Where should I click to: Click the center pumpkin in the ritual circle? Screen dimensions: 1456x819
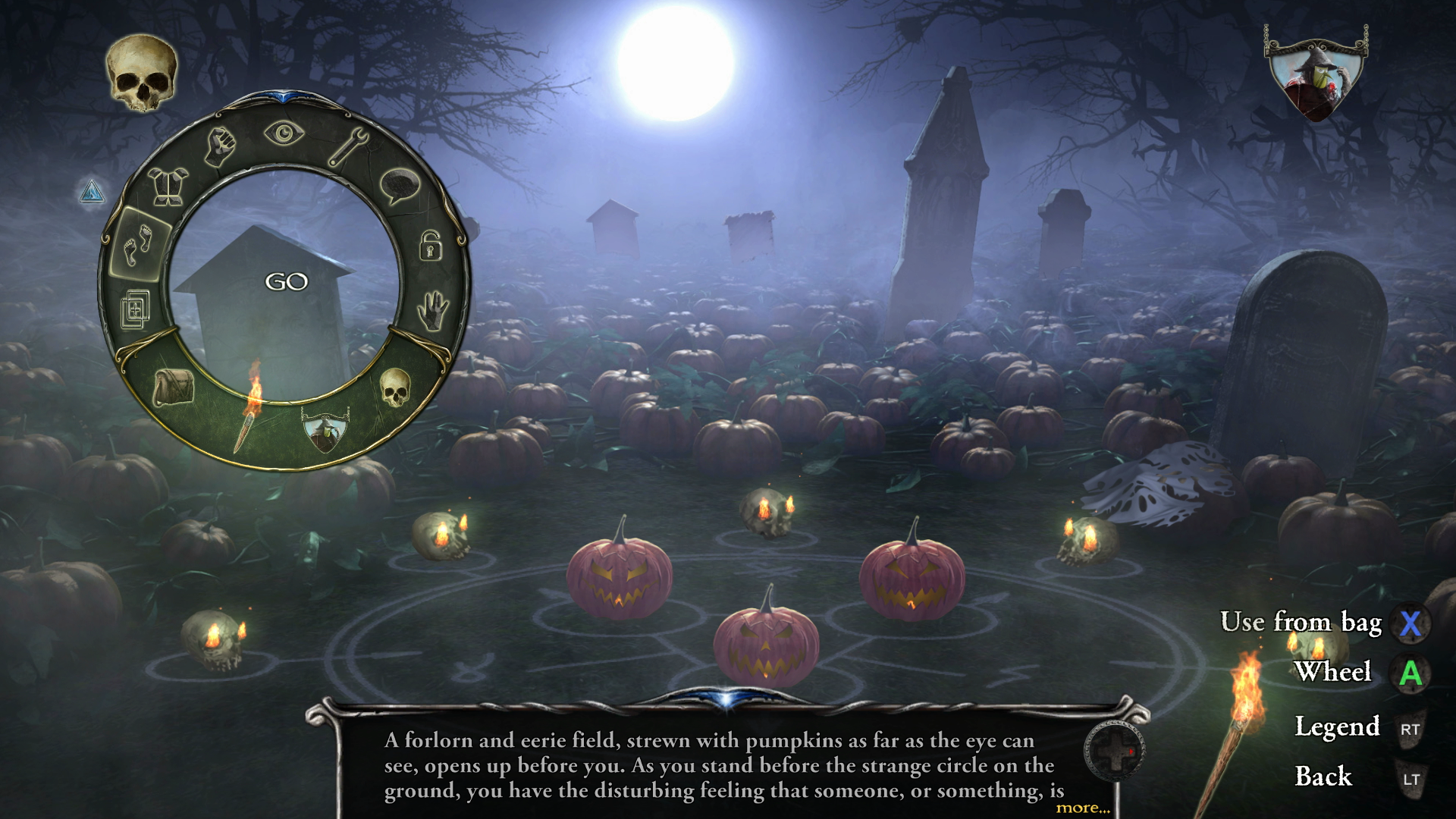pos(764,645)
